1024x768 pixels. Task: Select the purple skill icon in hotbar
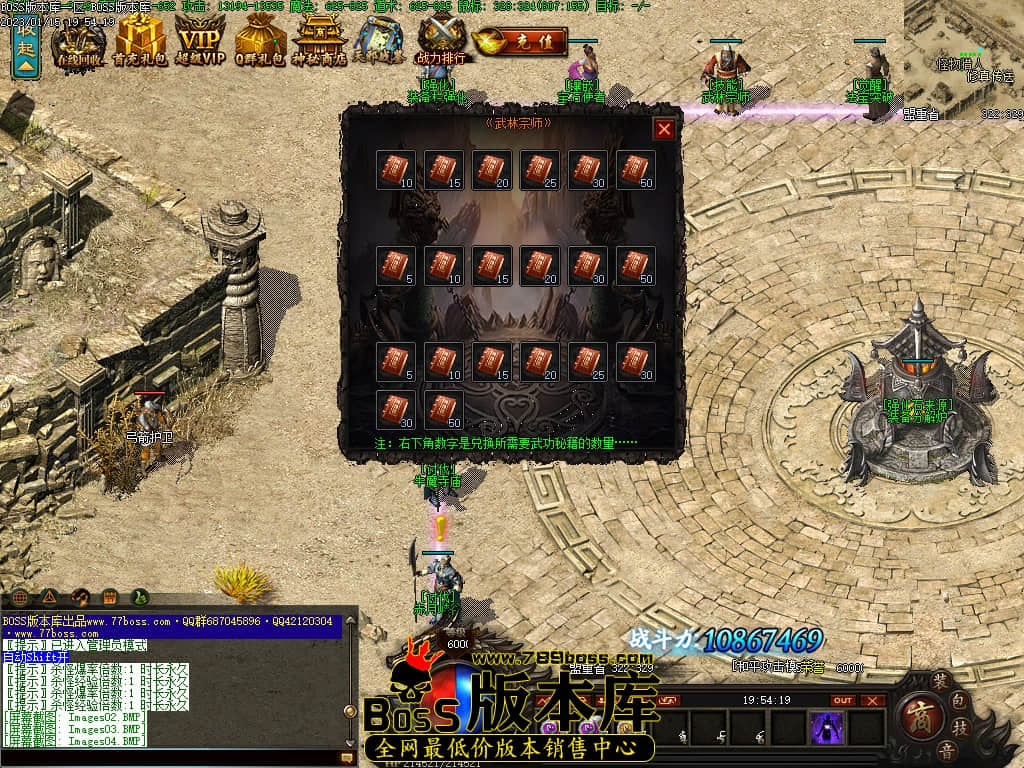click(x=828, y=727)
